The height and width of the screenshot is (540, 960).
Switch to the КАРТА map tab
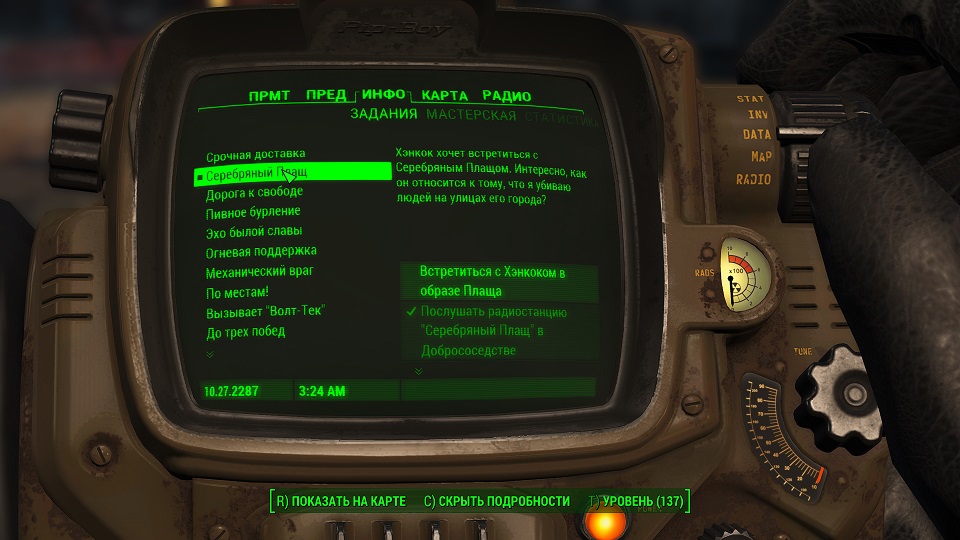[444, 96]
